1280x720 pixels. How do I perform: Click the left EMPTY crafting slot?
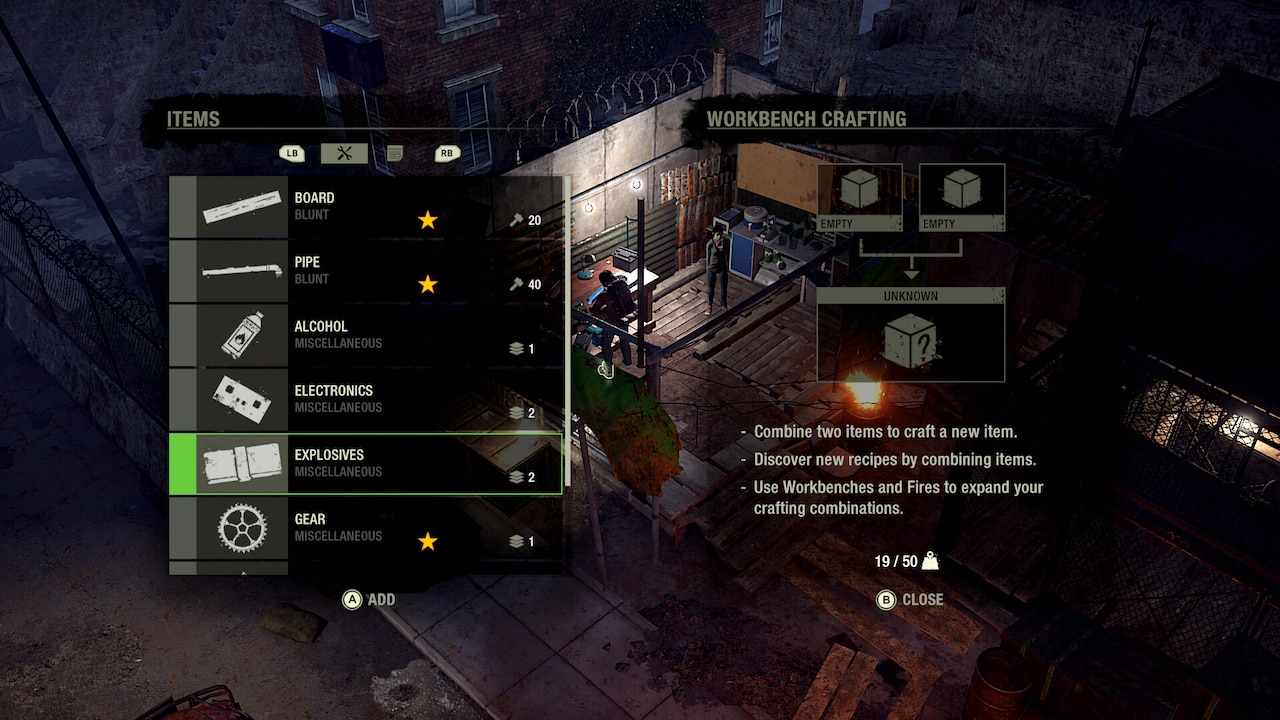coord(858,197)
